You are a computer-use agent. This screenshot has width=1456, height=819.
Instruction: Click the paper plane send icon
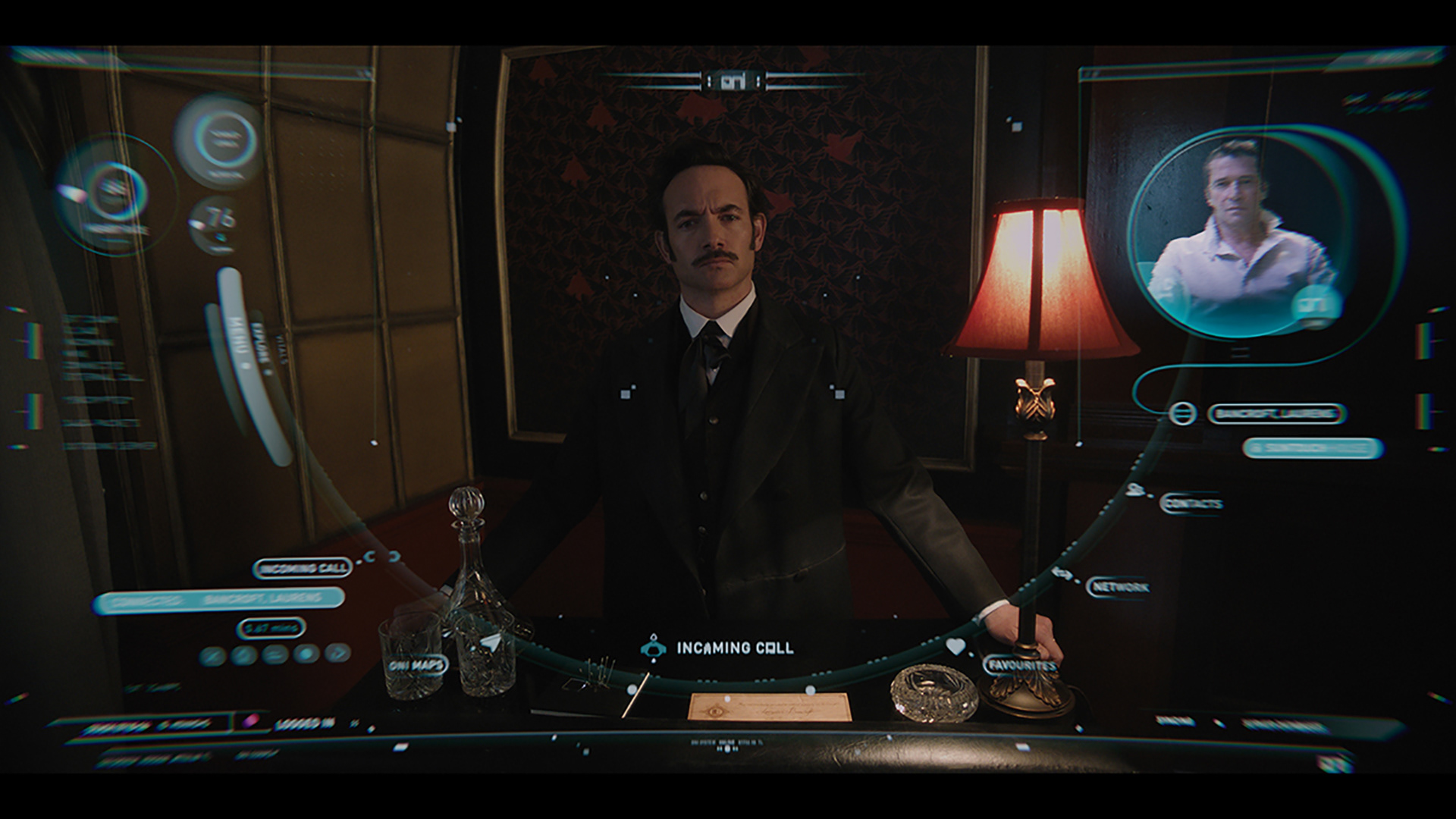click(x=491, y=643)
